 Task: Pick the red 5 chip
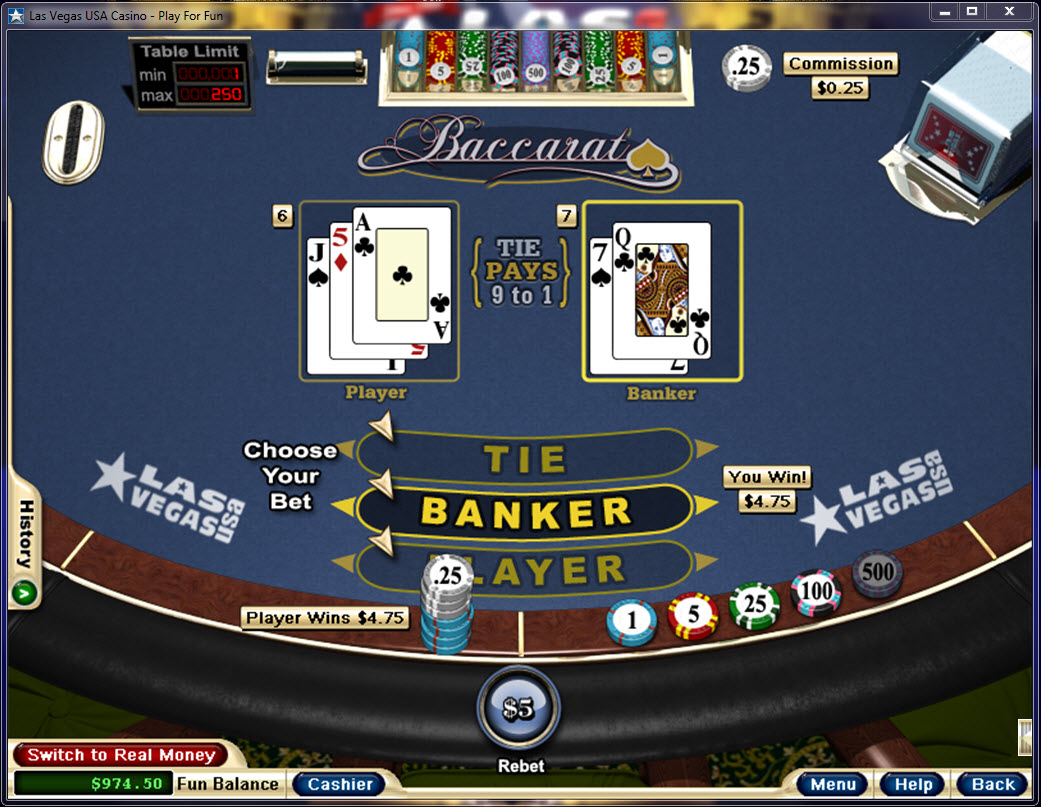pyautogui.click(x=693, y=616)
